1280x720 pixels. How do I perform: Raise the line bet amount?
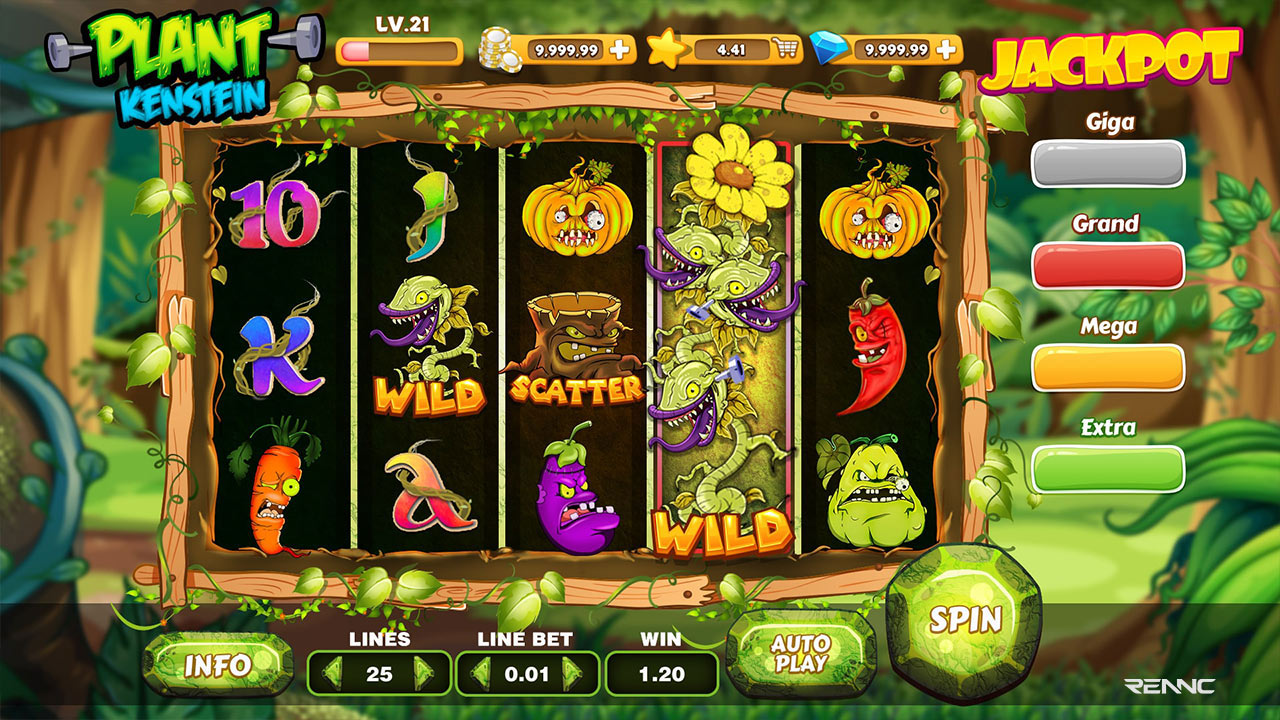(x=573, y=673)
